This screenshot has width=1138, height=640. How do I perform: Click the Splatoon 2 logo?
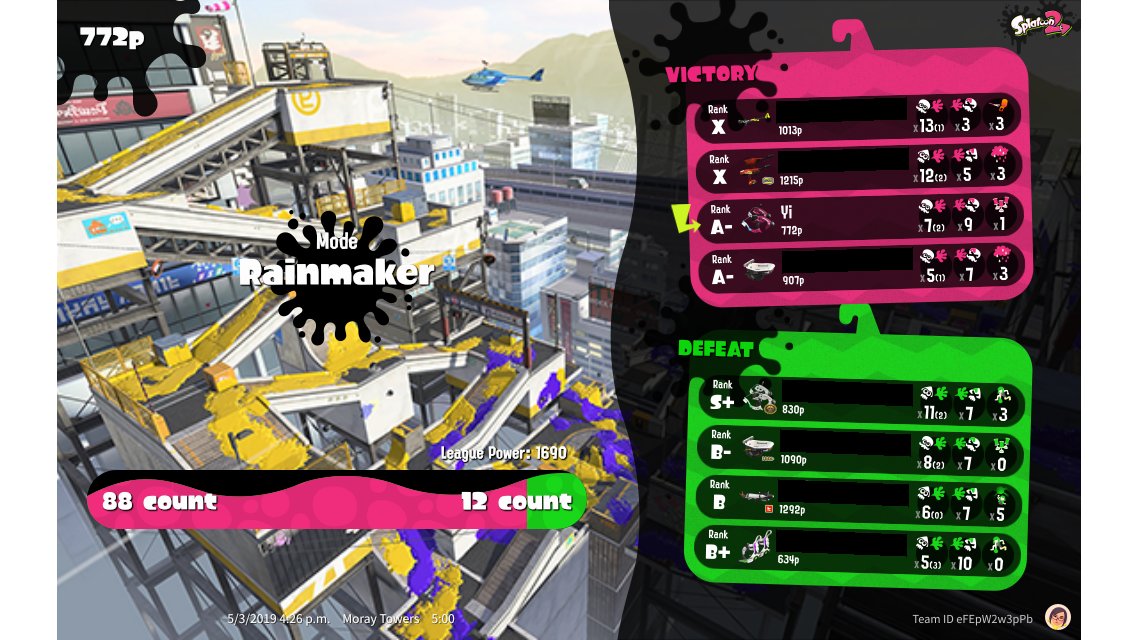point(1041,24)
